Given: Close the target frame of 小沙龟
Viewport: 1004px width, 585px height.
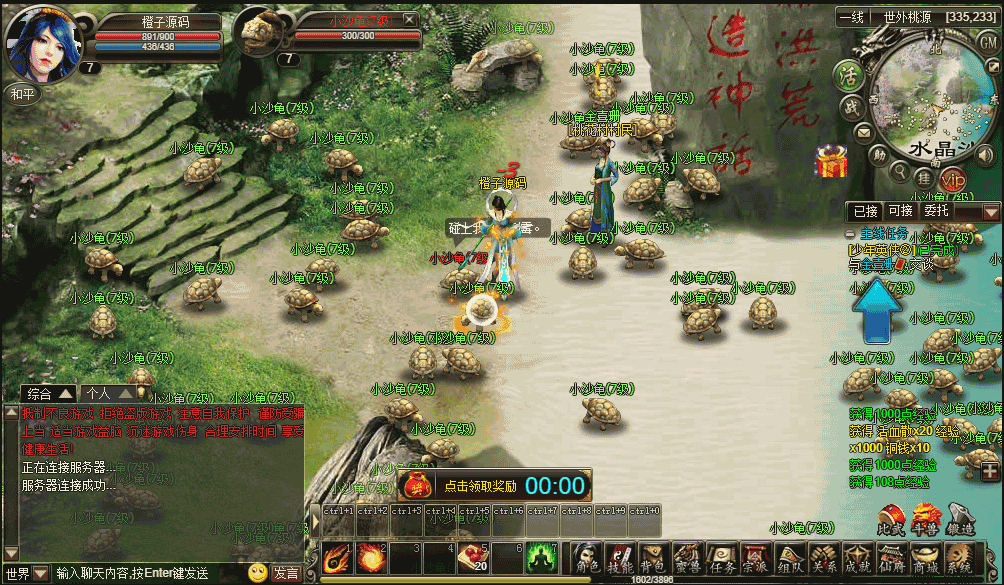Looking at the screenshot, I should (408, 20).
